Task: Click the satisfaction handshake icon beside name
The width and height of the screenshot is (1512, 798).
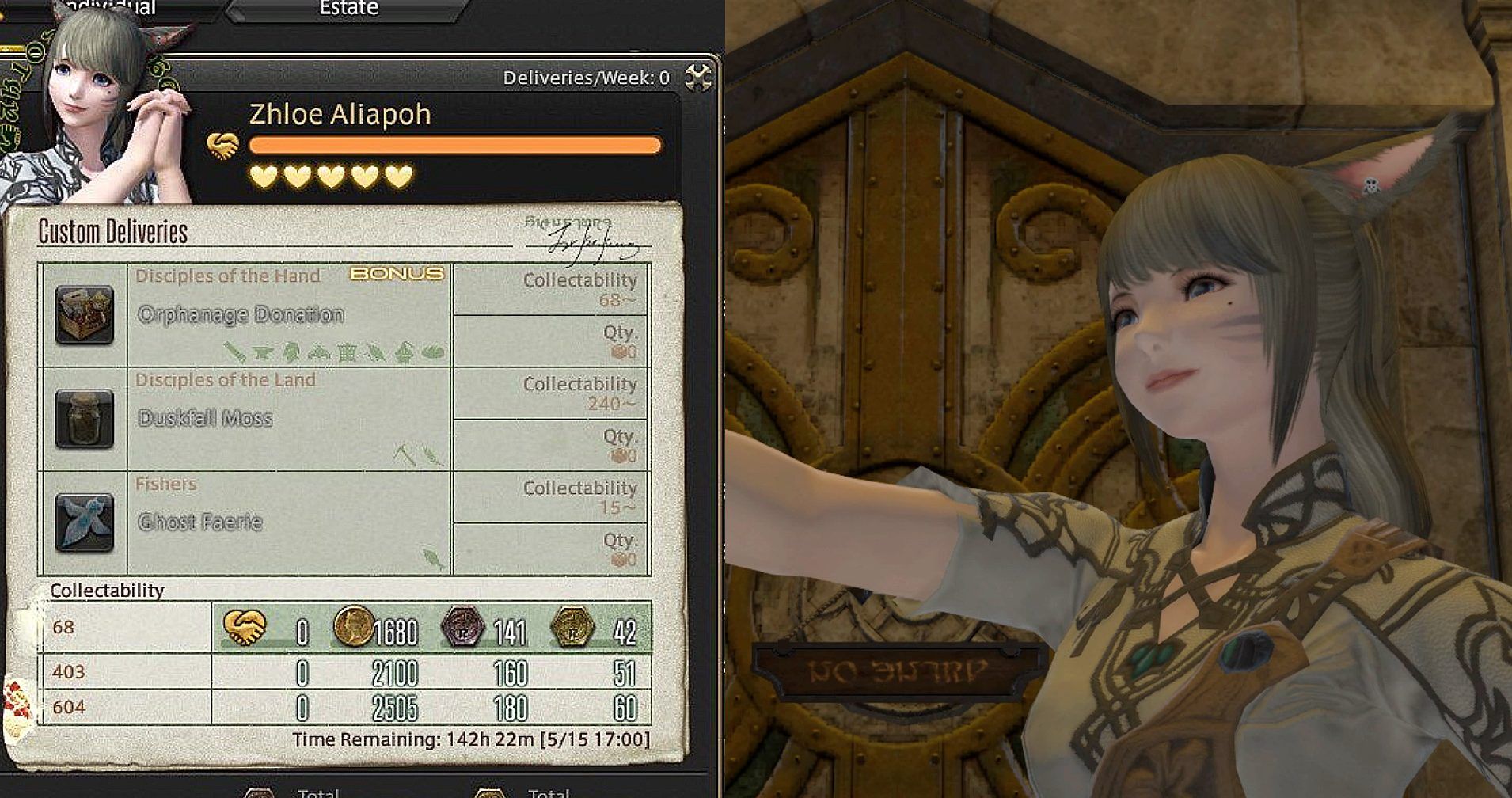Action: (x=223, y=146)
